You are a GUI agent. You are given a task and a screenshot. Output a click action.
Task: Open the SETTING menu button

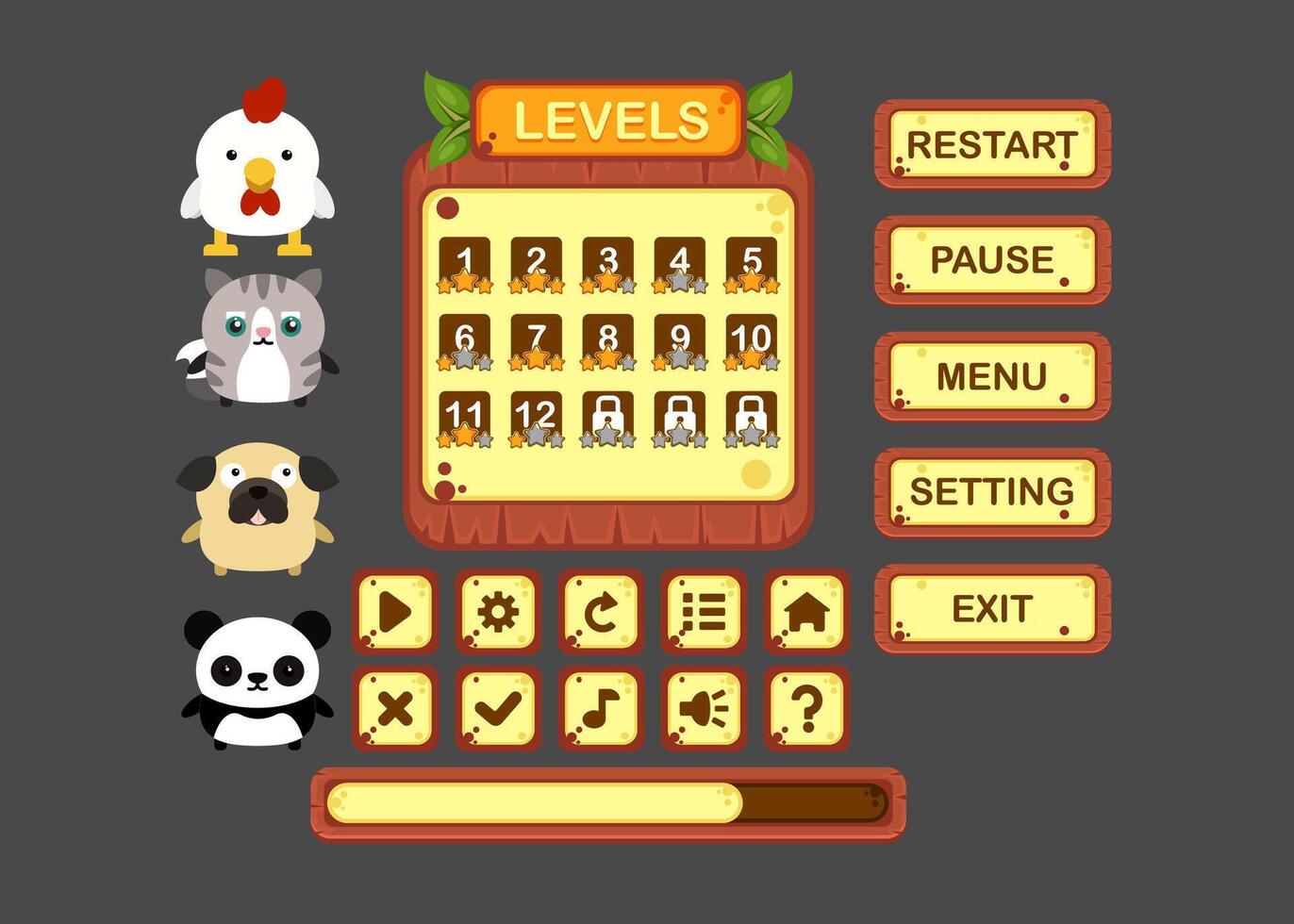(992, 491)
